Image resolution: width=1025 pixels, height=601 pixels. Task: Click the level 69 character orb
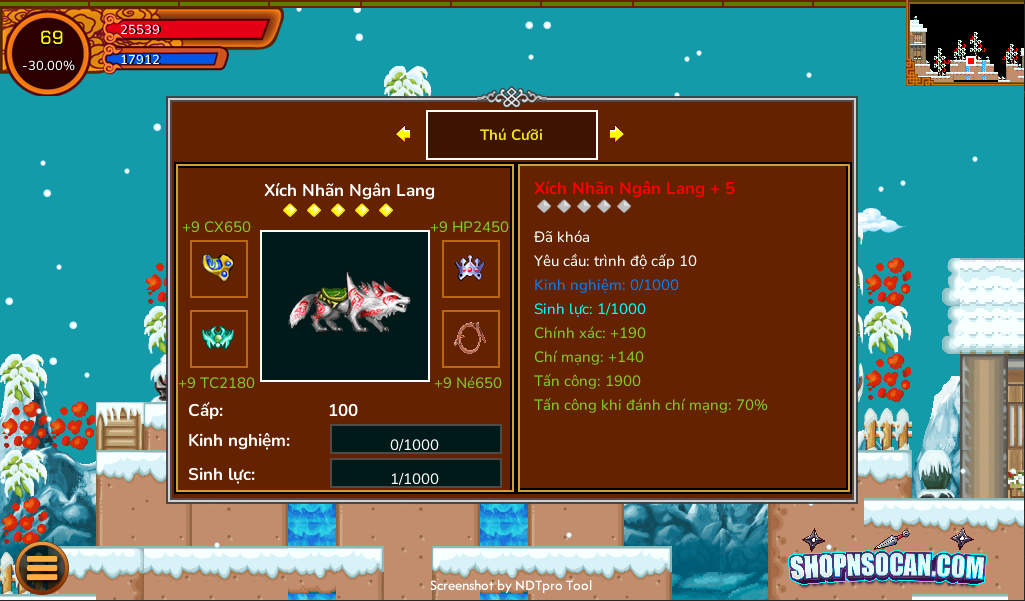[x=50, y=52]
